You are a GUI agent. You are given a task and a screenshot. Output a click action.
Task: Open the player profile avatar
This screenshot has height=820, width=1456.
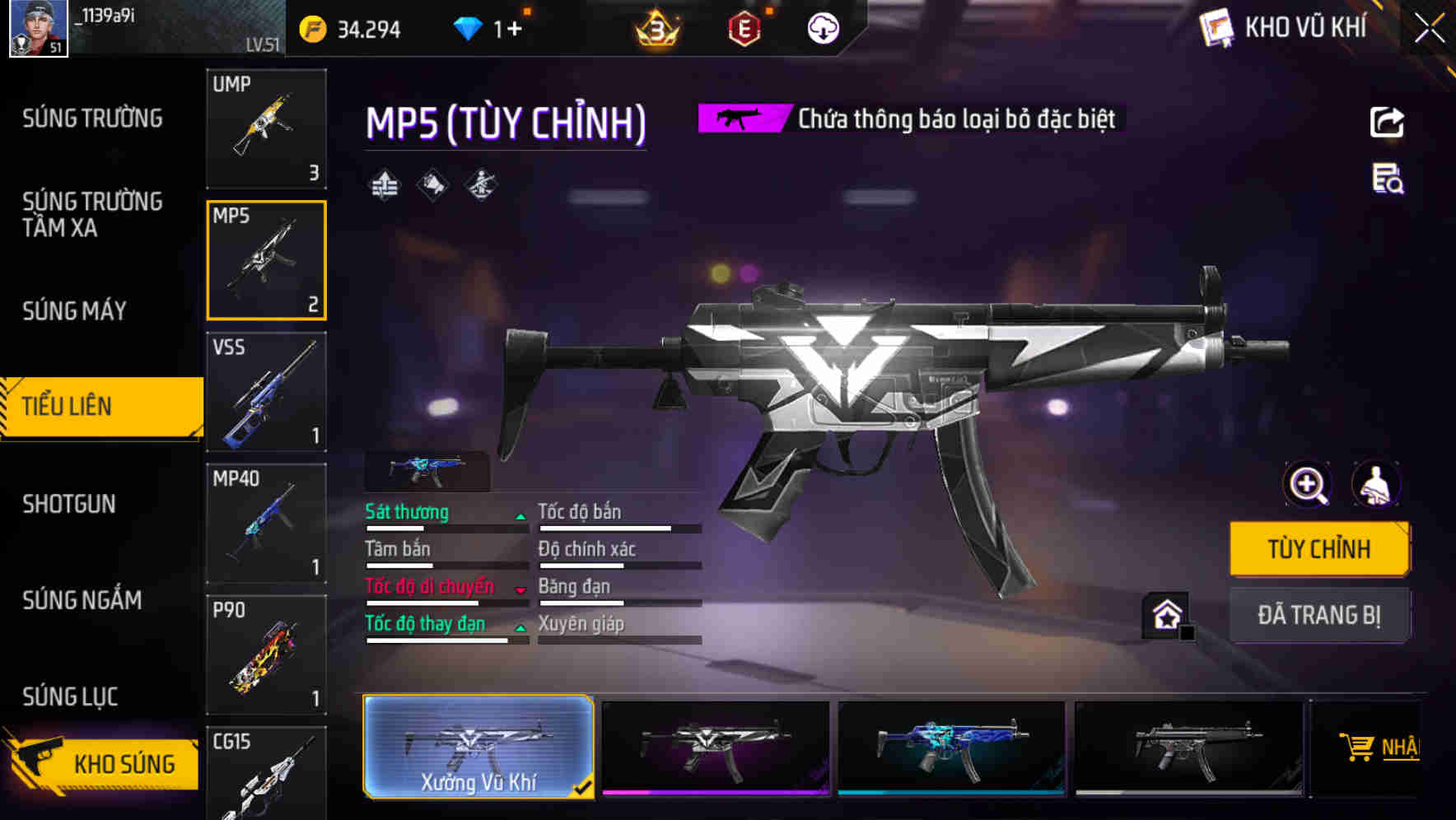(38, 28)
